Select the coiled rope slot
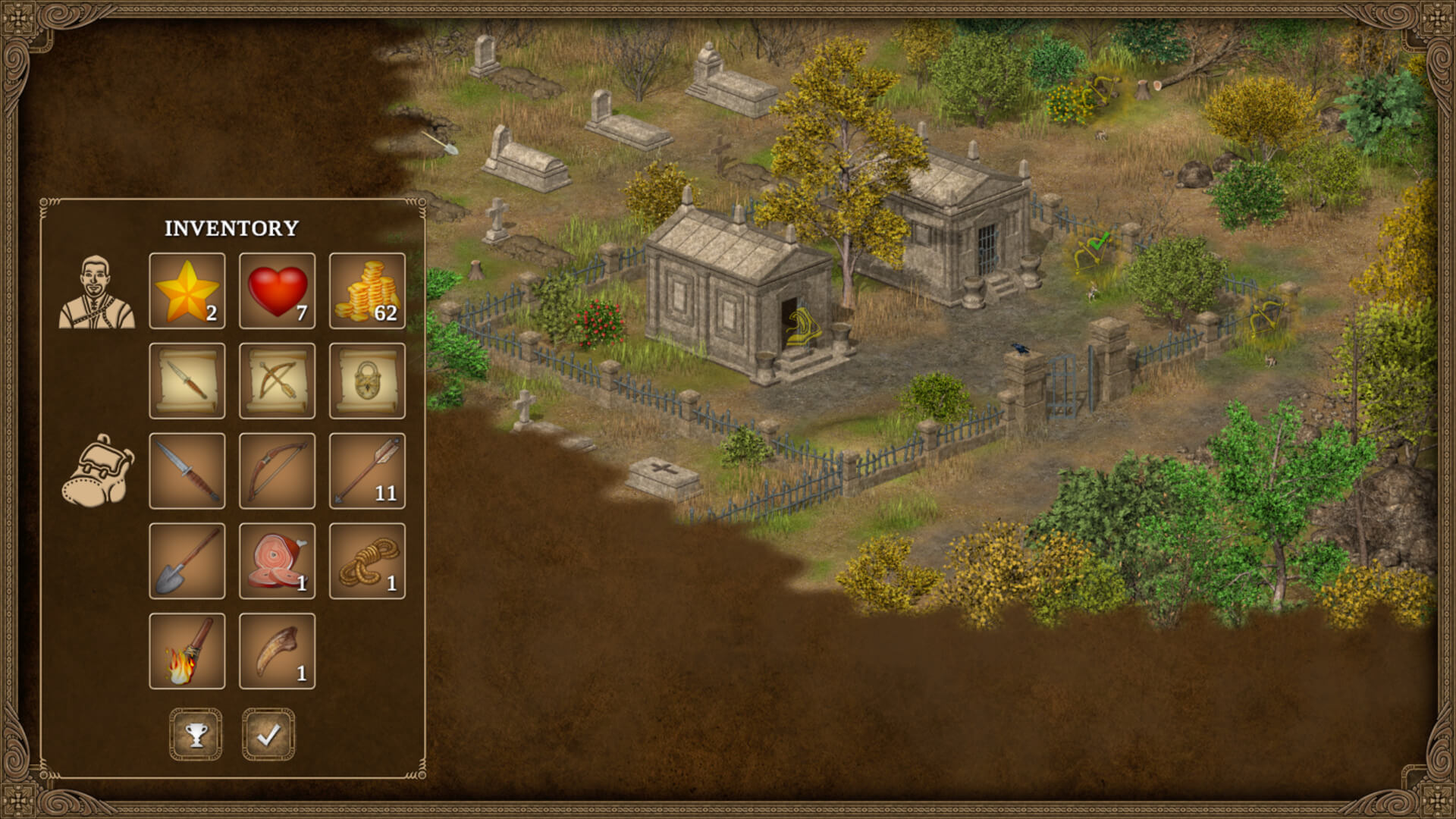Image resolution: width=1456 pixels, height=819 pixels. click(367, 561)
